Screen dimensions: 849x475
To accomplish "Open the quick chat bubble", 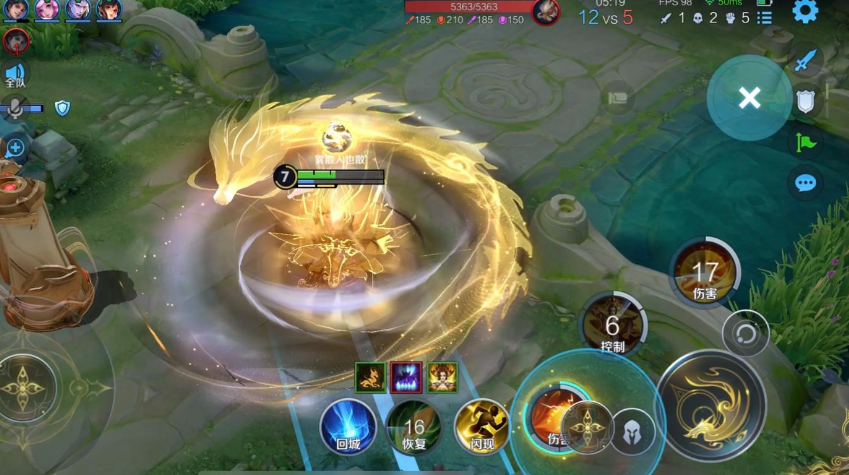I will click(x=805, y=183).
